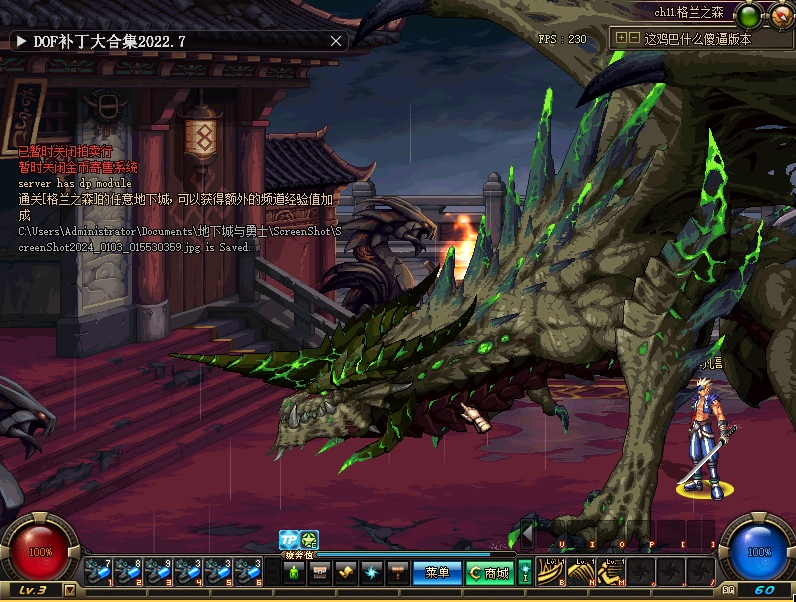Activate the skill bound to key B
The width and height of the screenshot is (796, 602).
click(550, 571)
